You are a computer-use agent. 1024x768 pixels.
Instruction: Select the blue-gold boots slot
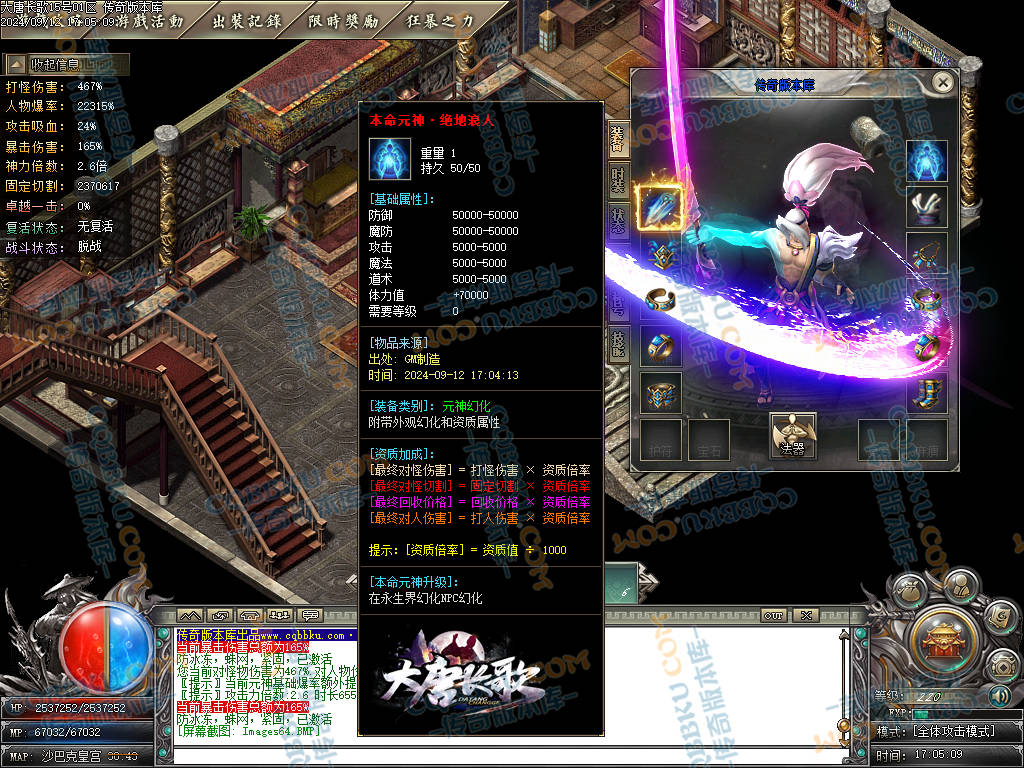point(927,392)
